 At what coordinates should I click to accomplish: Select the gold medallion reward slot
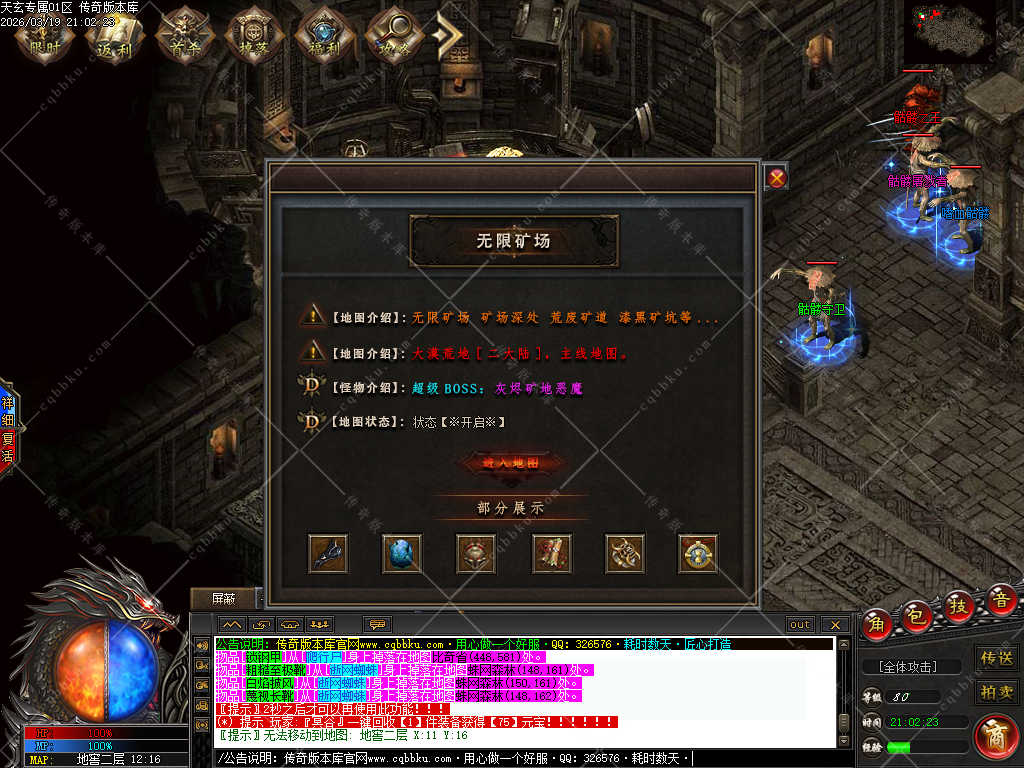click(x=697, y=553)
